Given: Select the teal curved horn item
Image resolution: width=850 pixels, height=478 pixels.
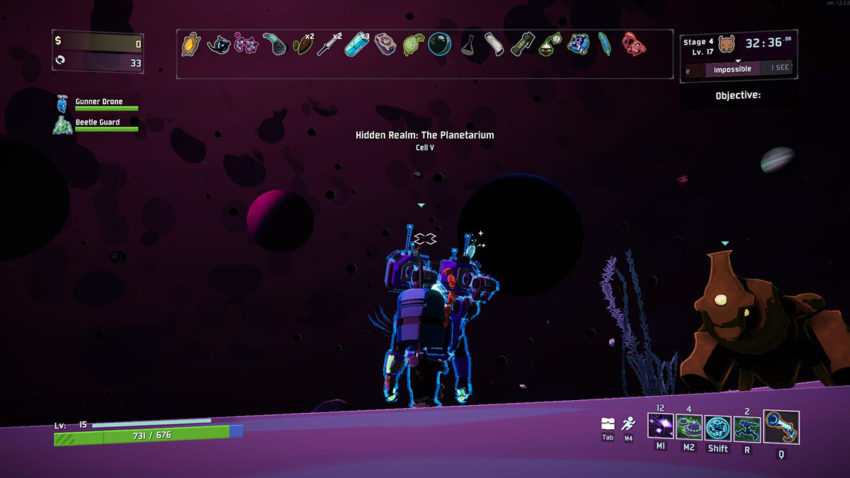Looking at the screenshot, I should click(x=274, y=45).
